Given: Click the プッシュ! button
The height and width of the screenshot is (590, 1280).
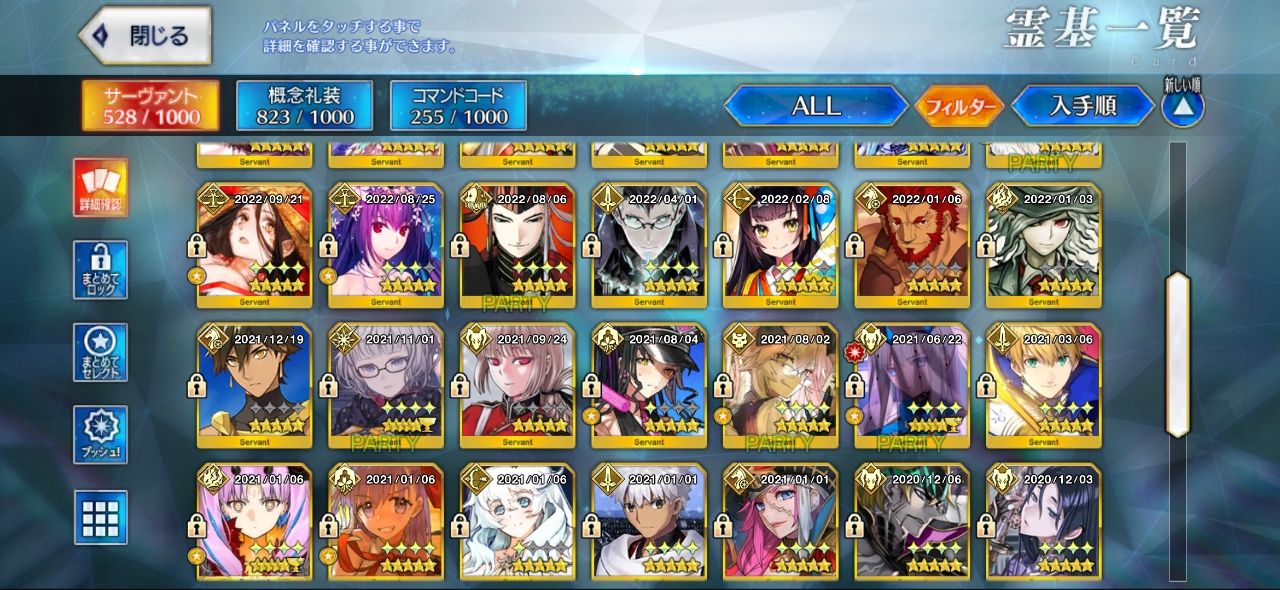Looking at the screenshot, I should click(100, 435).
